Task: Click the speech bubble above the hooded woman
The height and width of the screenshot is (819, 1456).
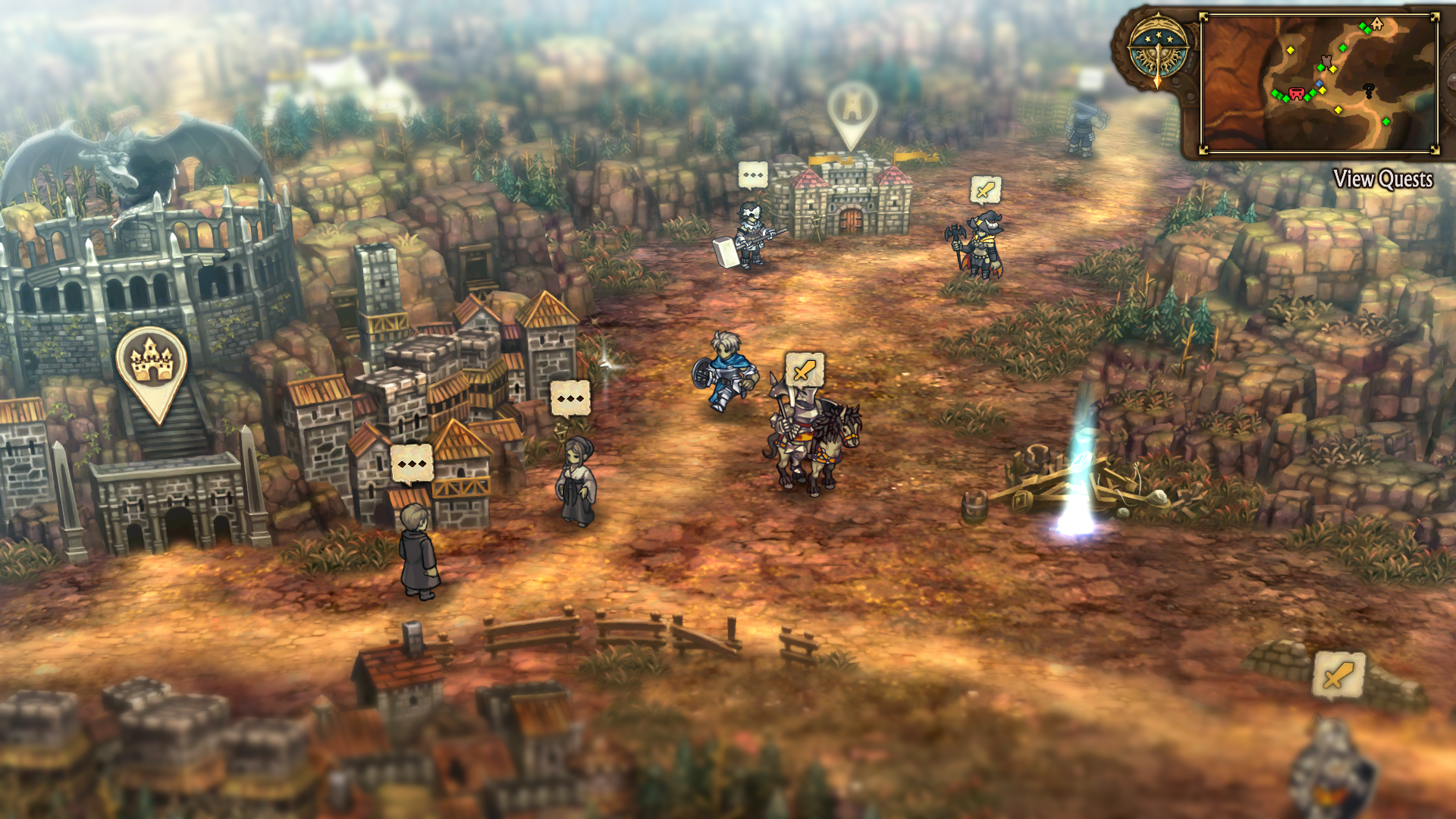Action: [x=570, y=397]
